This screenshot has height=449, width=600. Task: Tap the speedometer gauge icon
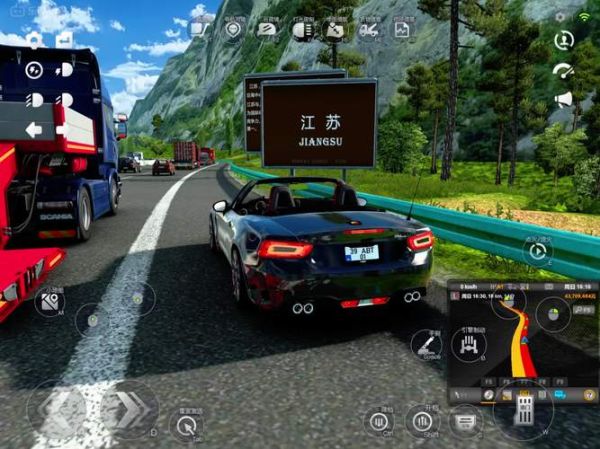[563, 71]
